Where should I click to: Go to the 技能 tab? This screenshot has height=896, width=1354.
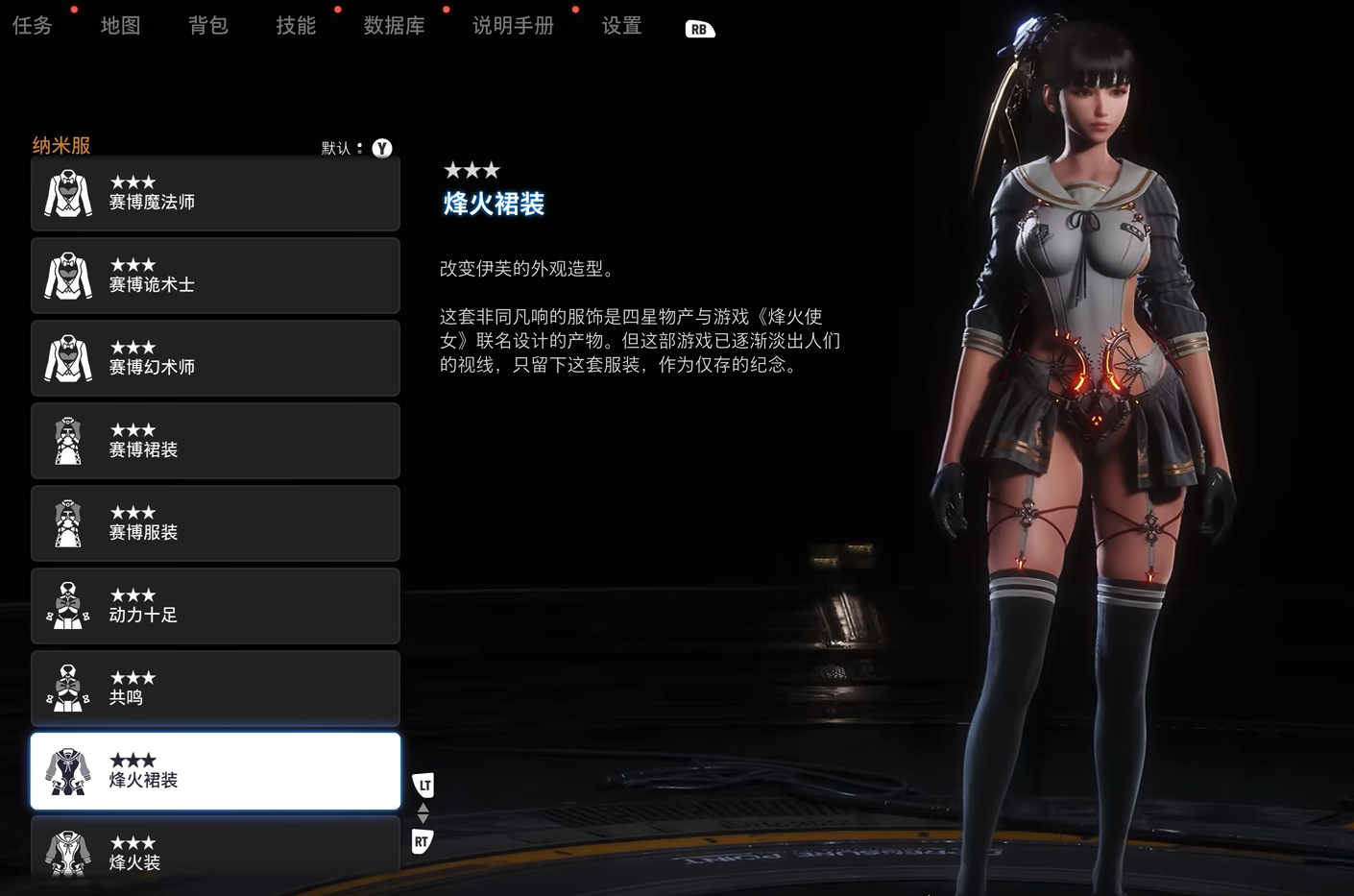(x=296, y=26)
